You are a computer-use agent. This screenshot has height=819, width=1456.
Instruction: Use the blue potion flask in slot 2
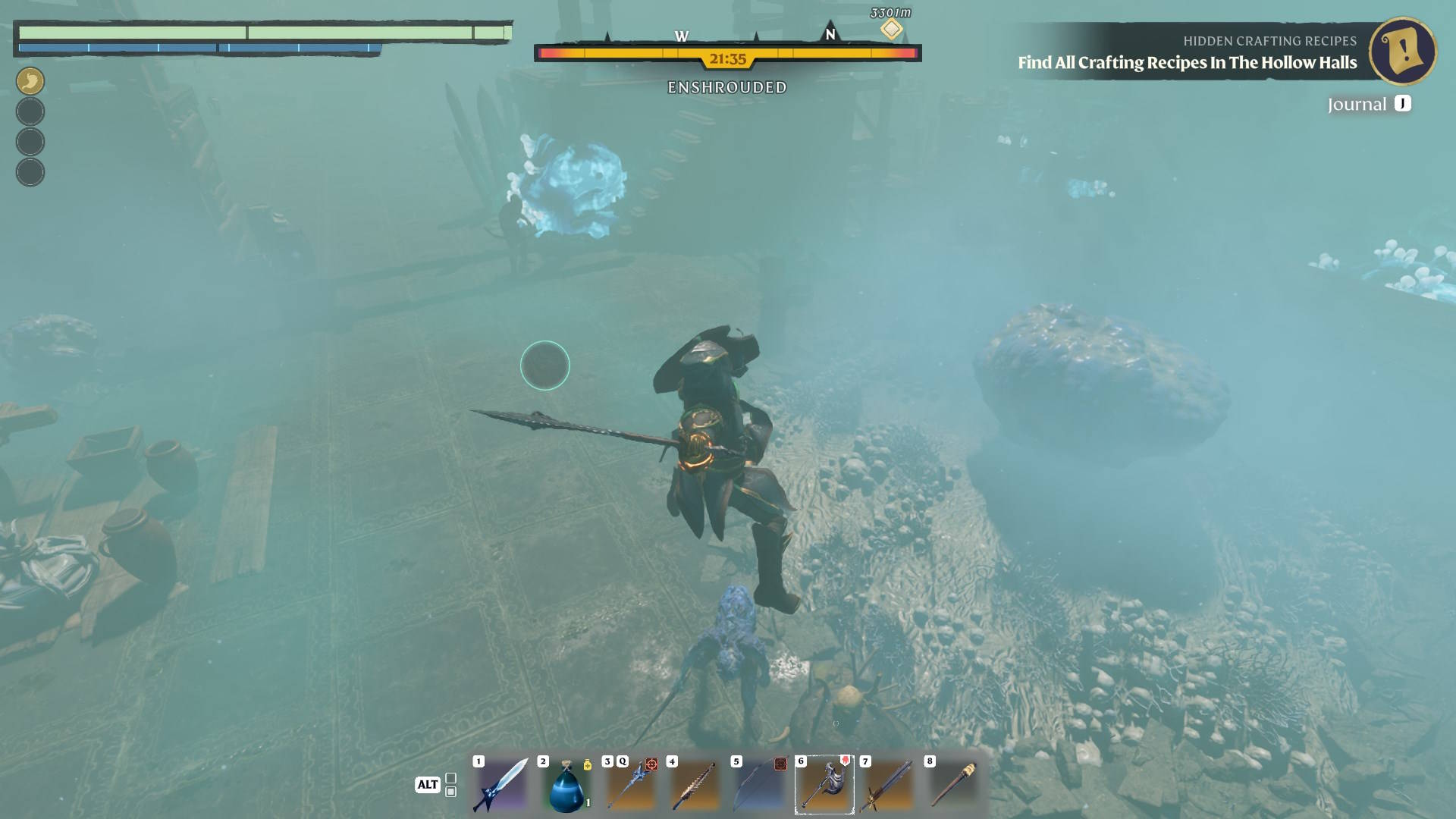point(566,786)
